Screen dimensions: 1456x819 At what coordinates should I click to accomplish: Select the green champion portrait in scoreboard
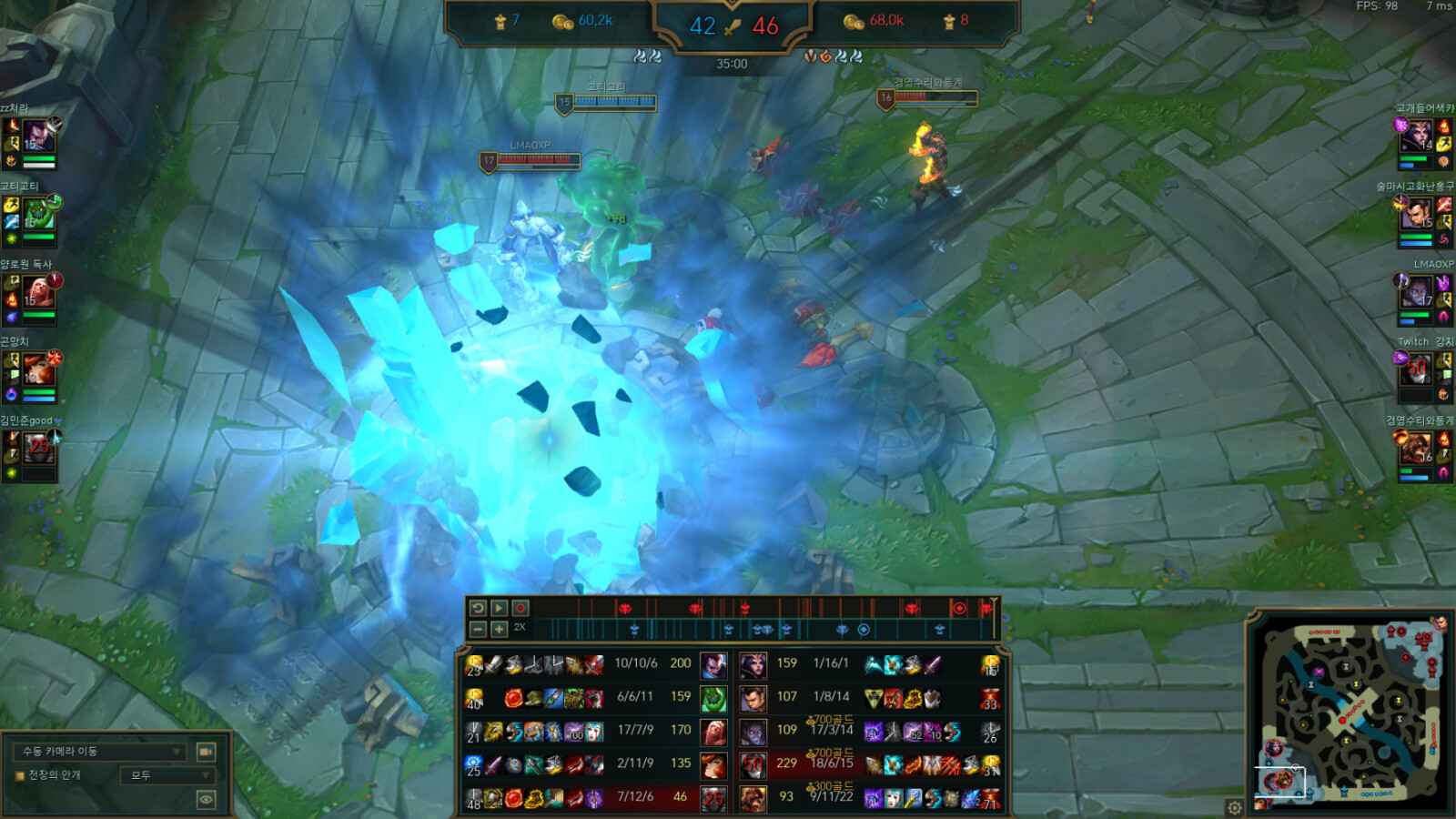[x=713, y=698]
